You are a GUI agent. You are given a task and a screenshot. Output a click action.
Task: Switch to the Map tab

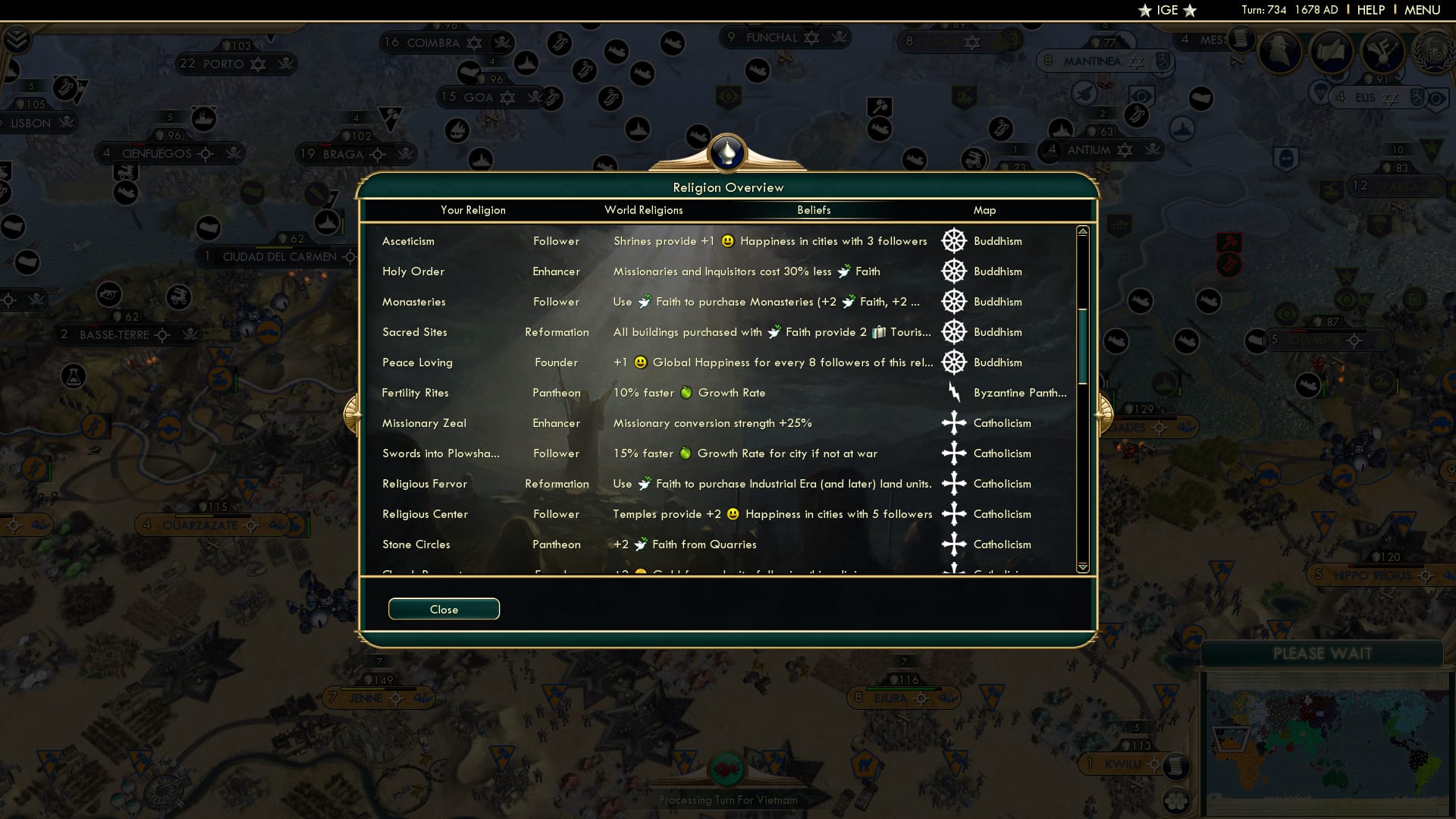[984, 210]
